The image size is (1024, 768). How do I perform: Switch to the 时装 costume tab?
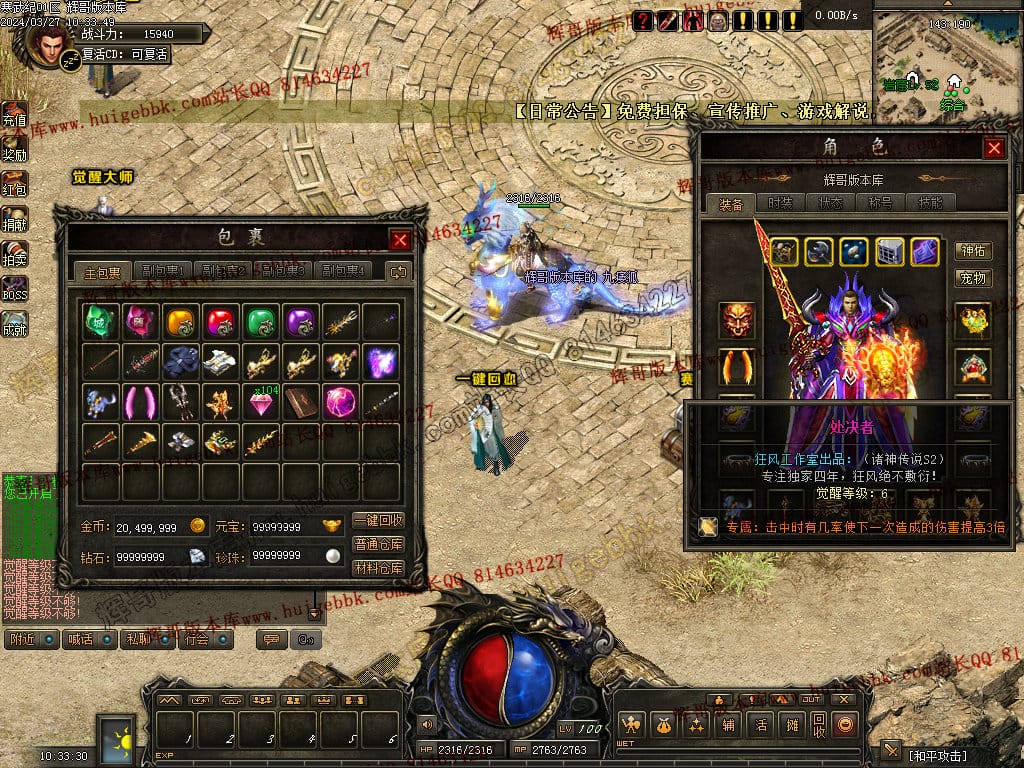pyautogui.click(x=781, y=203)
